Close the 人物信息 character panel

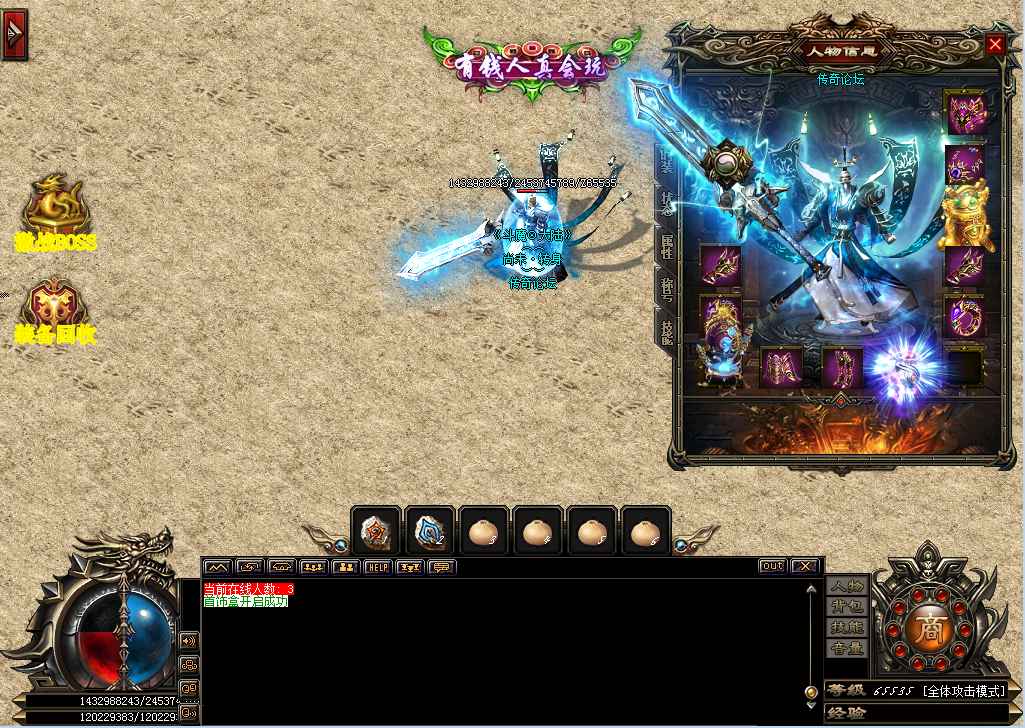(994, 44)
